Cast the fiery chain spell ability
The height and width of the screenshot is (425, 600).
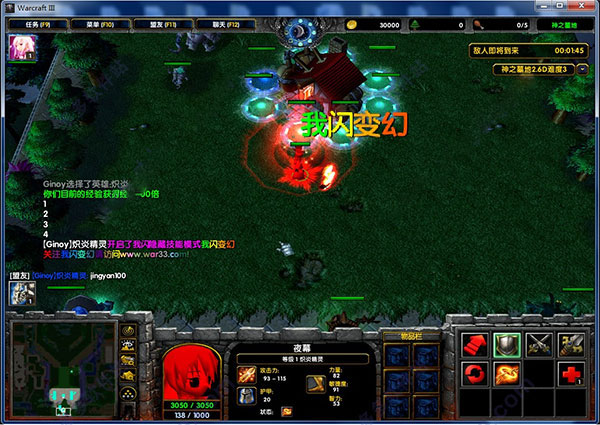point(505,374)
